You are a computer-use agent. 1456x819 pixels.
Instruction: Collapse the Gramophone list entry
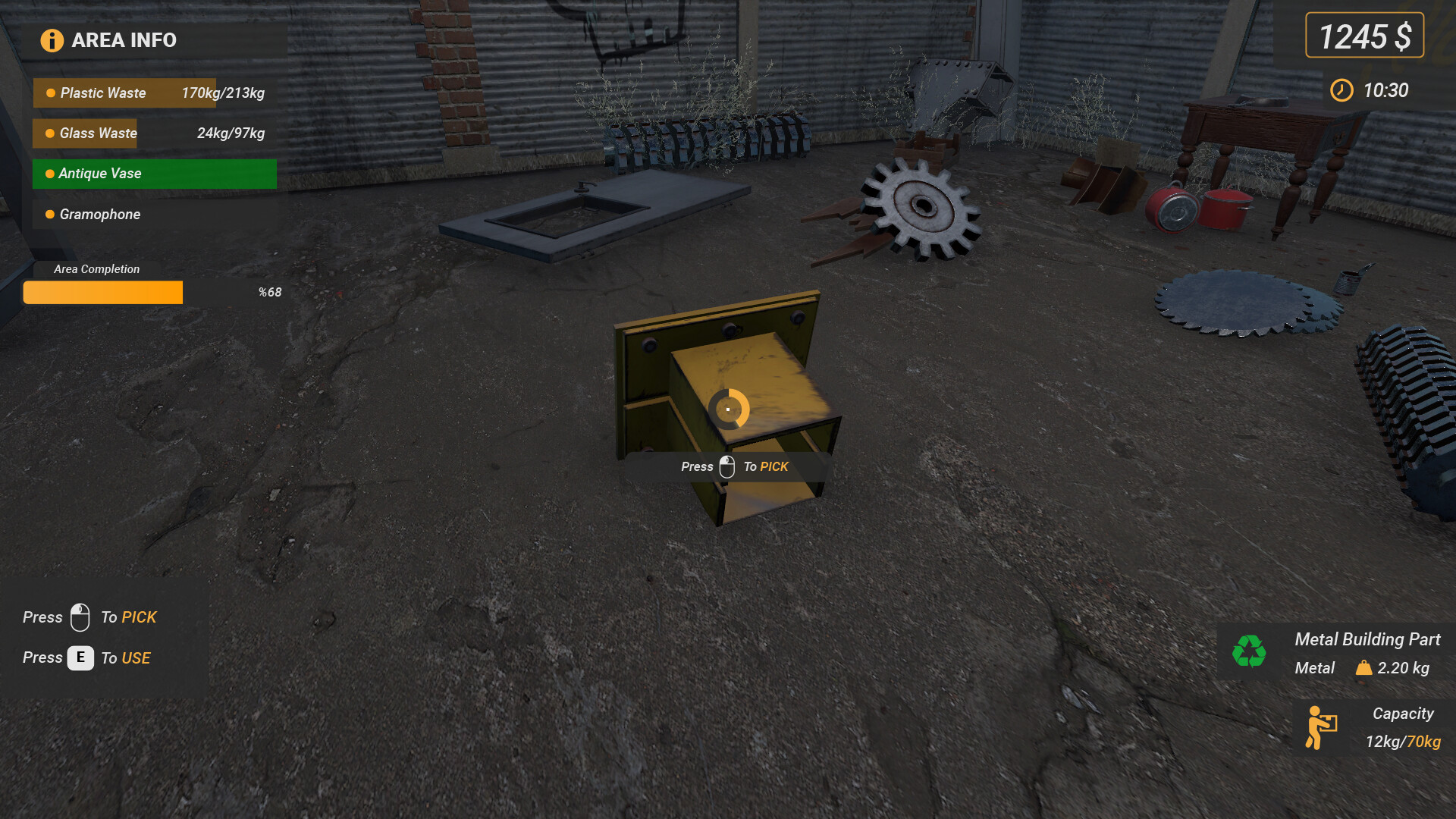[x=99, y=215]
